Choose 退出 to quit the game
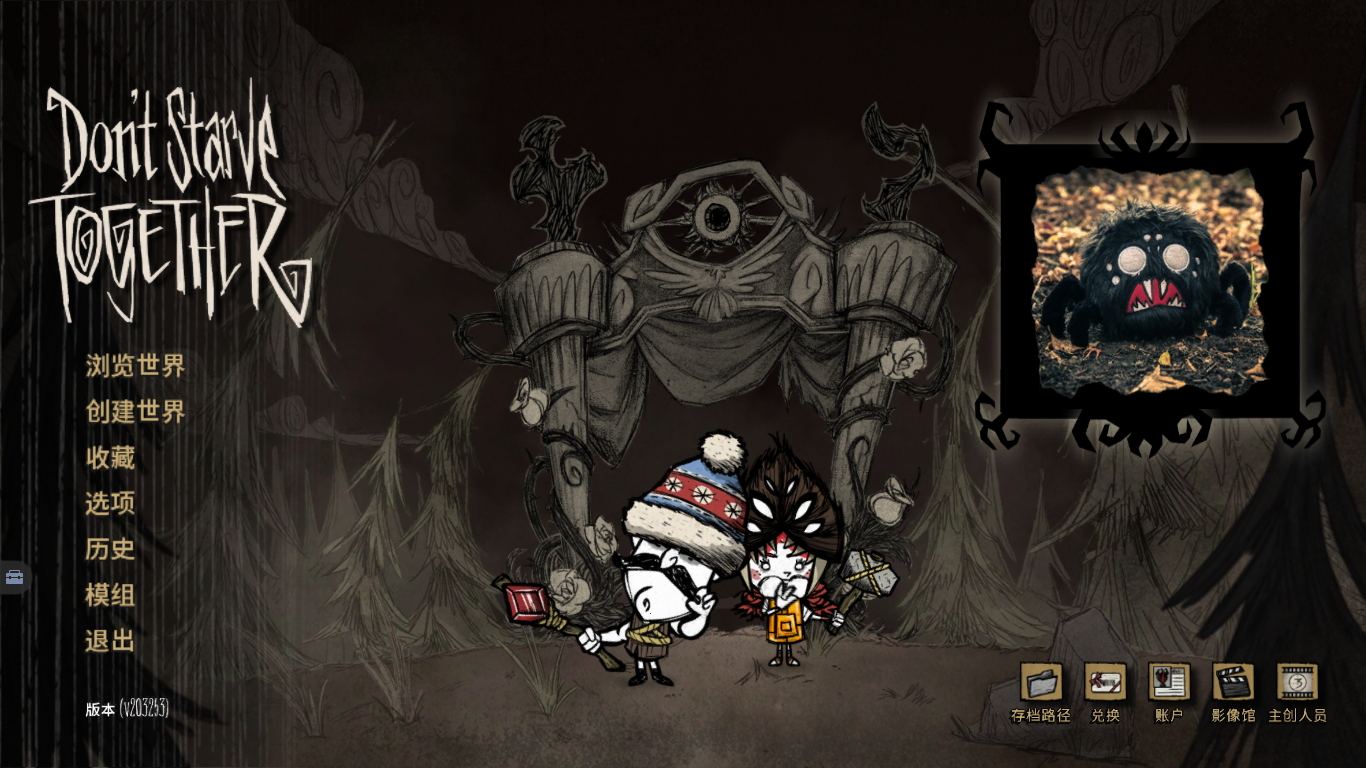The height and width of the screenshot is (768, 1366). pos(110,641)
